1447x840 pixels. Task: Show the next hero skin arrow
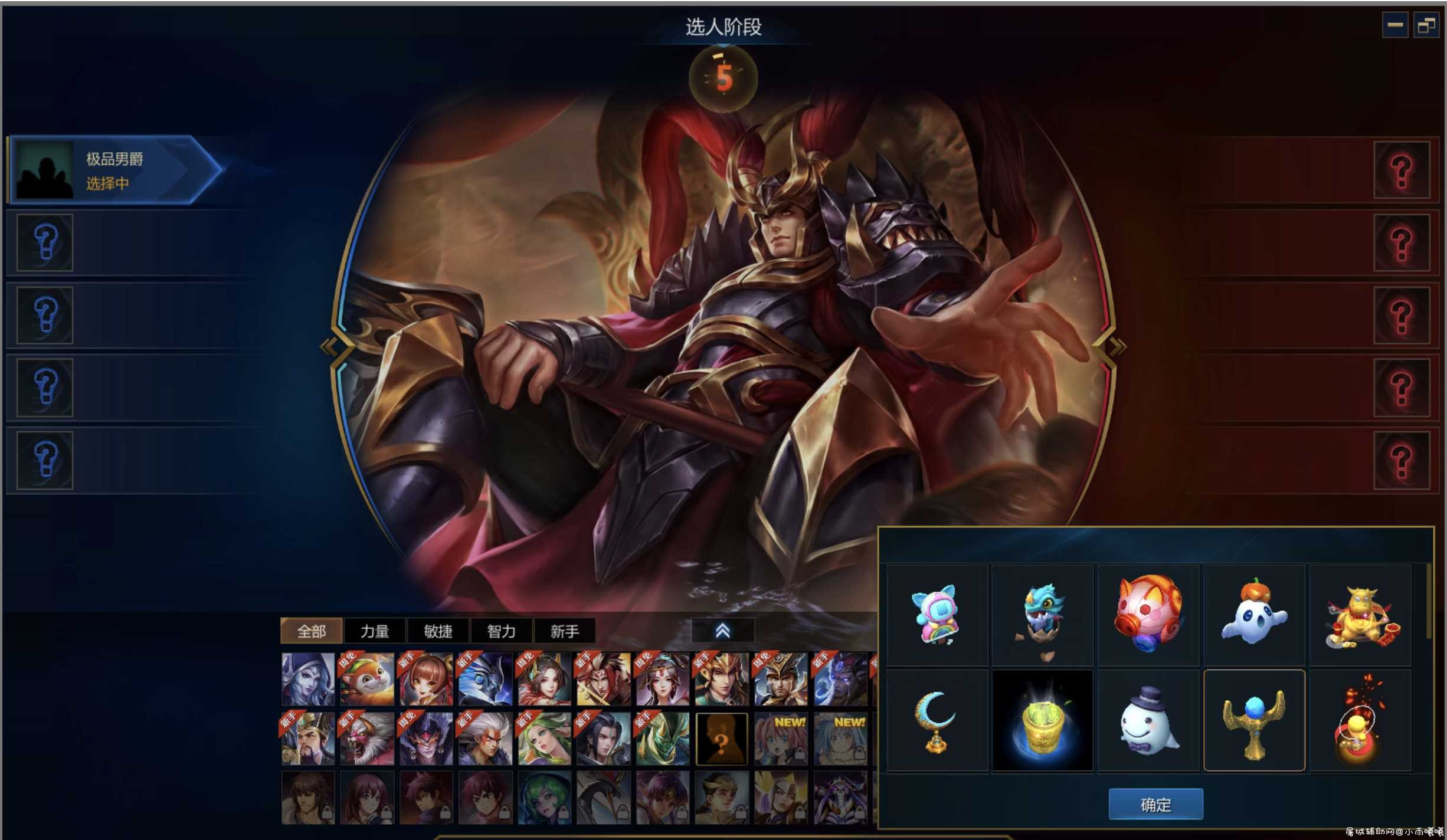pos(1116,346)
